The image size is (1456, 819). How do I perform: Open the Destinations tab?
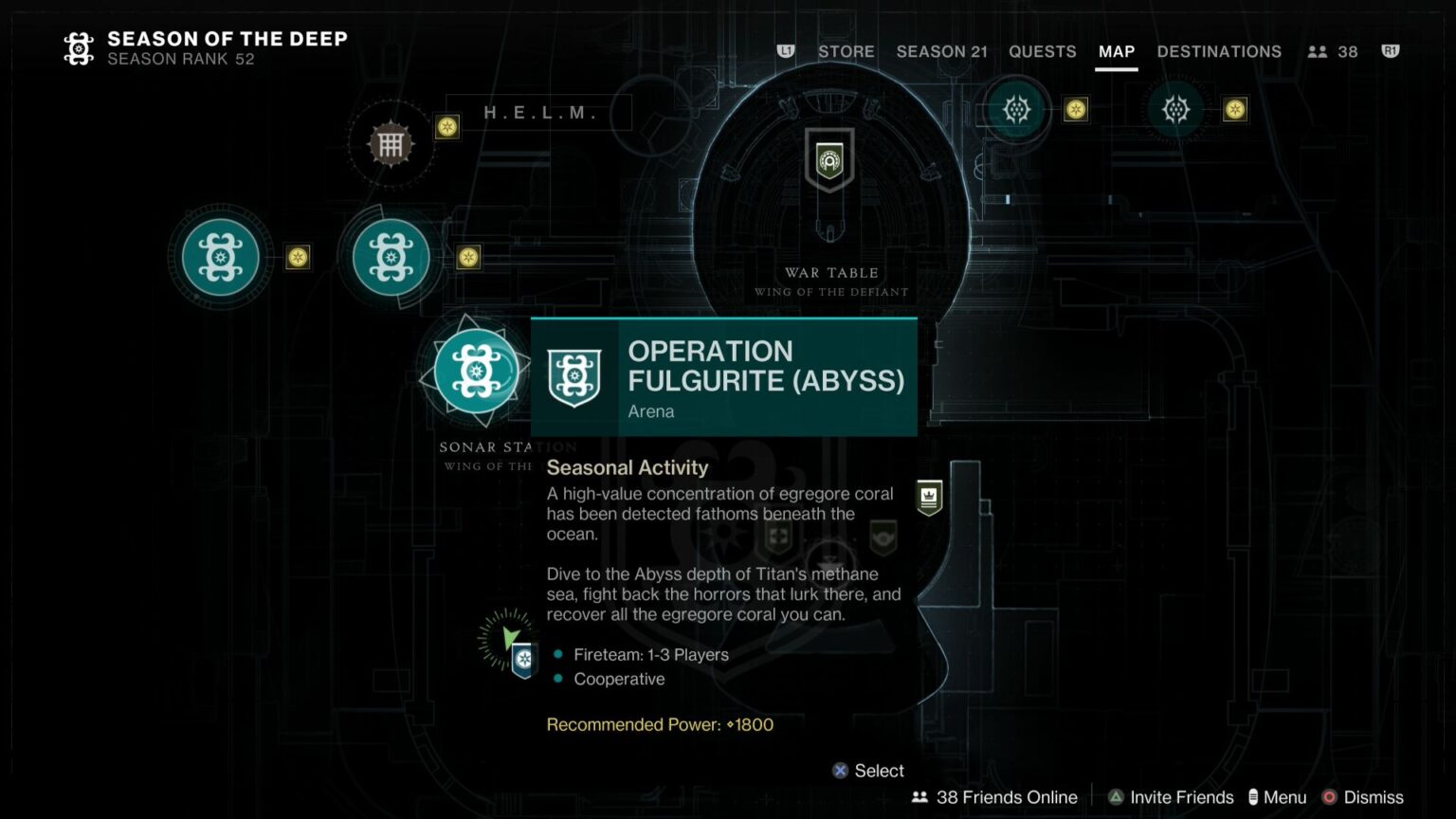[x=1218, y=52]
